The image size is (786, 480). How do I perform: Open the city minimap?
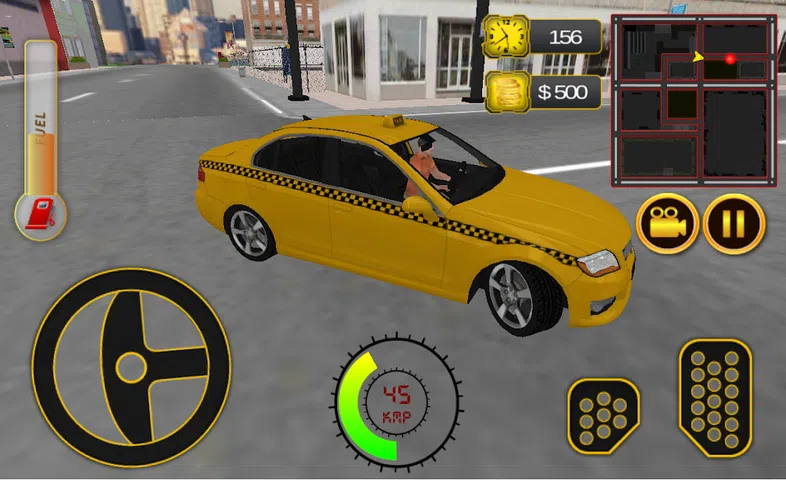click(x=693, y=98)
